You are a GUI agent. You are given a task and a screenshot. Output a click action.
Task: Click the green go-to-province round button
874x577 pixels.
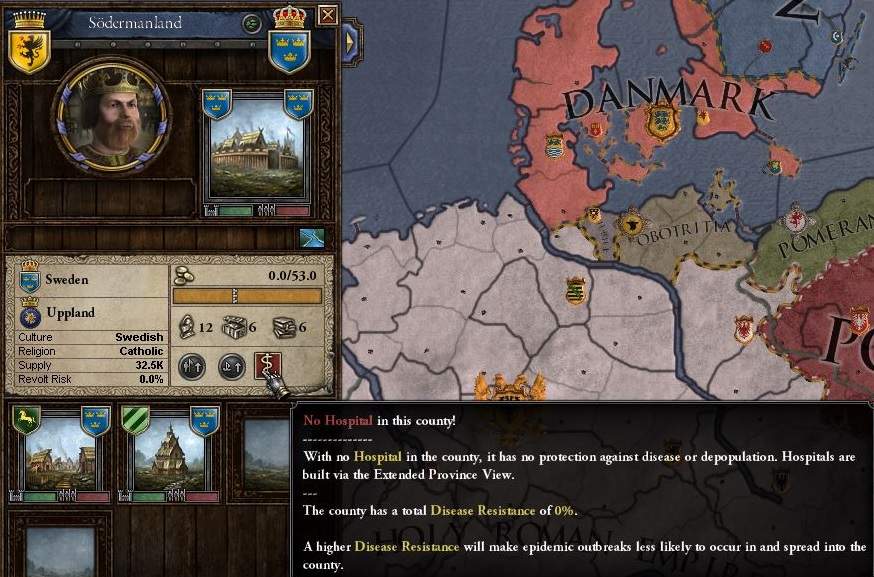point(251,23)
